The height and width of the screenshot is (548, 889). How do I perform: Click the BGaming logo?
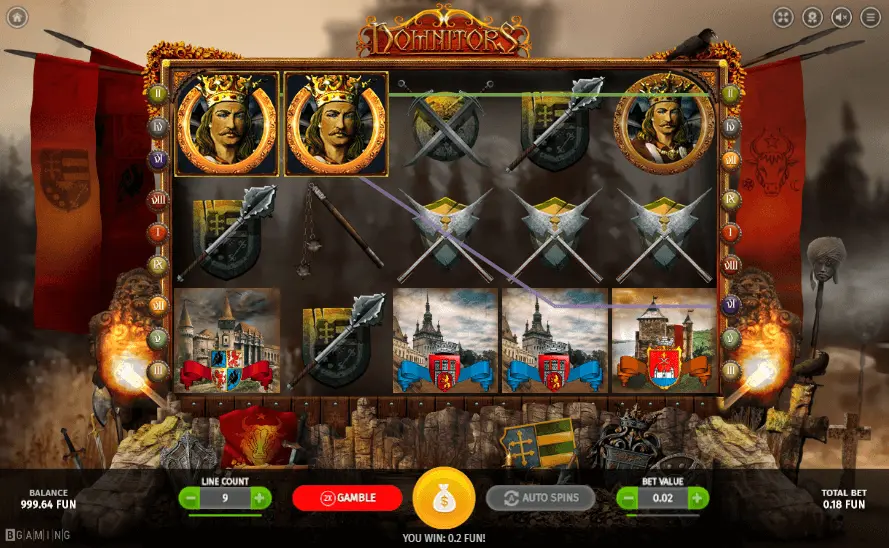37,535
